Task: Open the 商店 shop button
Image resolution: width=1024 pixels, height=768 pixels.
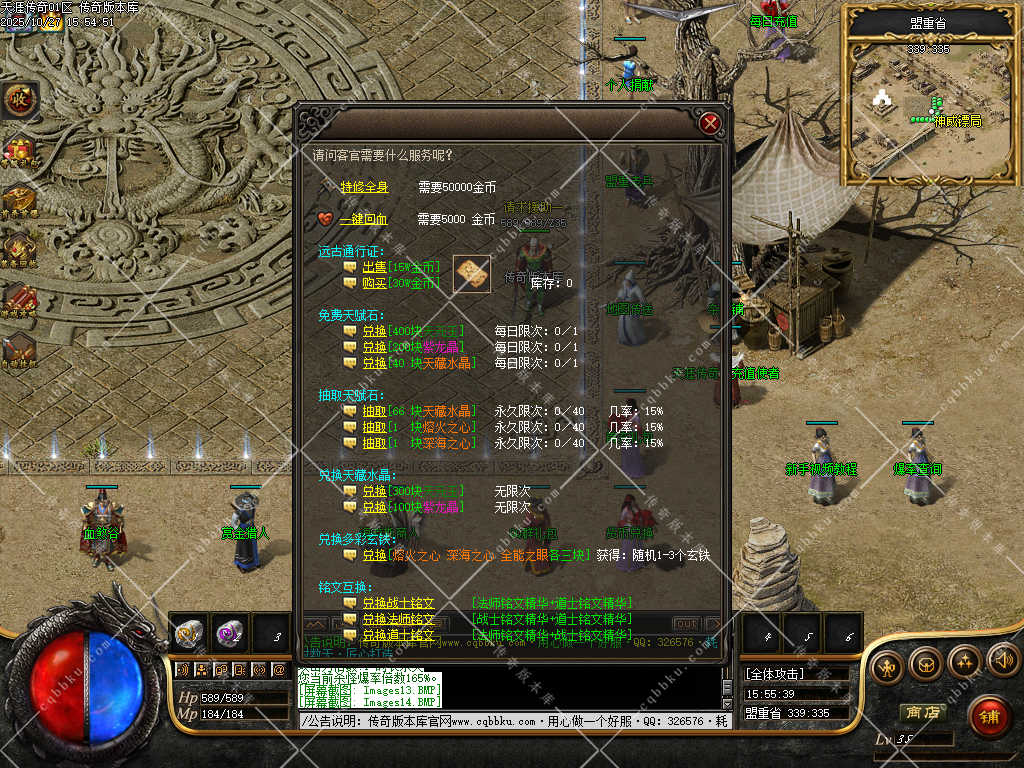Action: [x=922, y=712]
